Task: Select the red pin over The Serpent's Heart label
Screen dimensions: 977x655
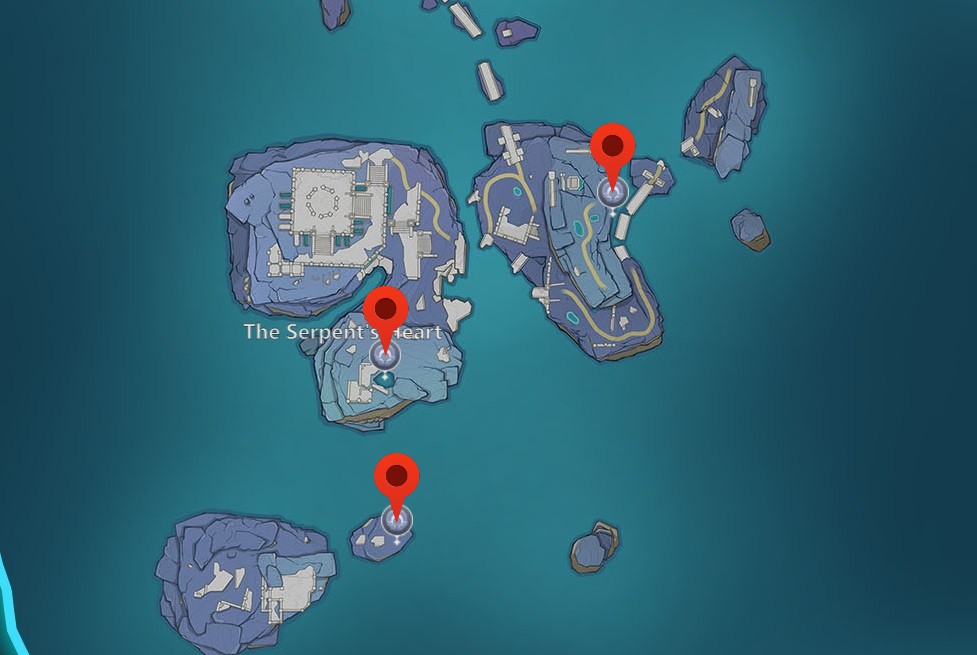Action: (385, 310)
